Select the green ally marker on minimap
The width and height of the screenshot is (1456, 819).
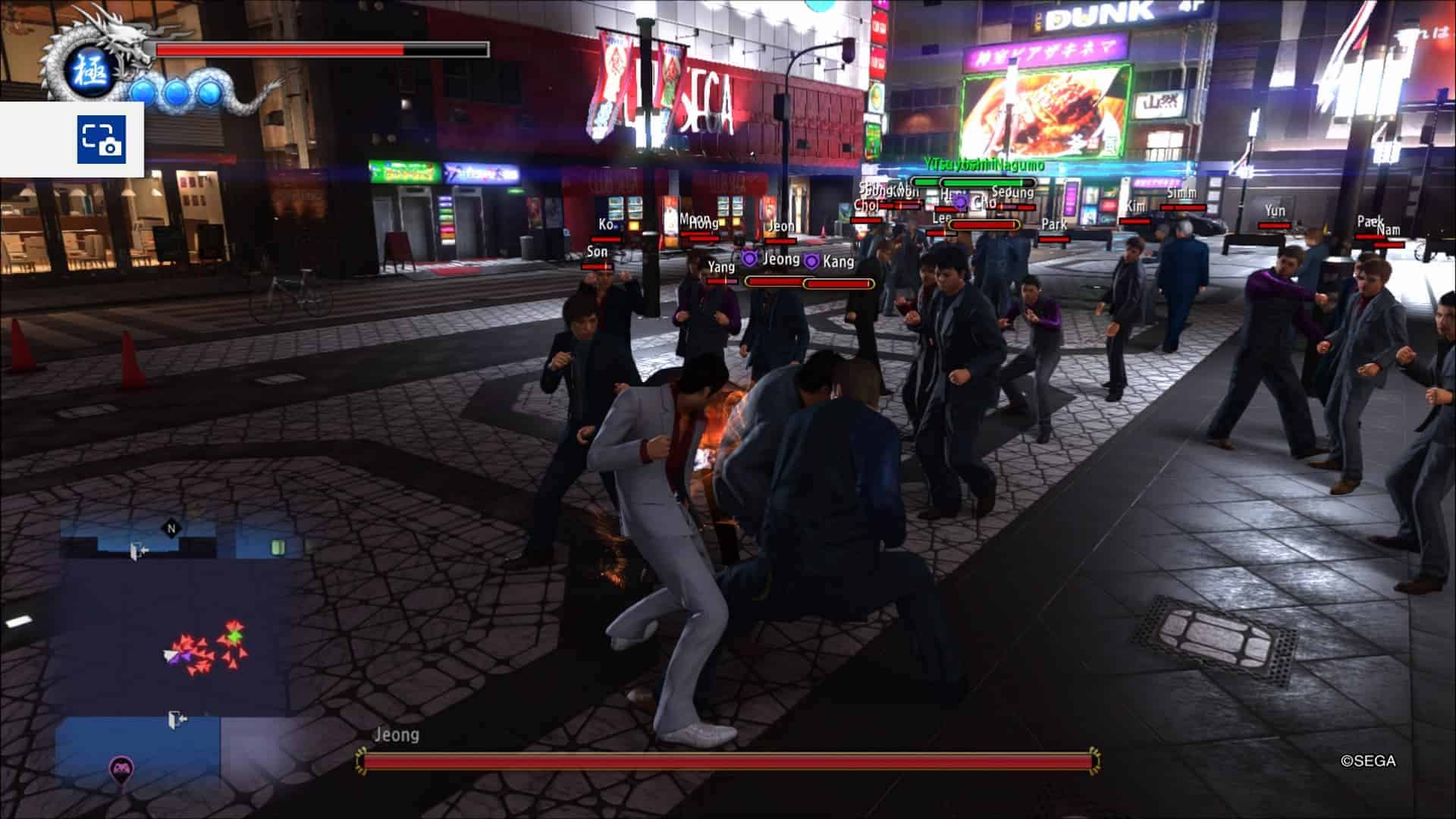point(235,635)
